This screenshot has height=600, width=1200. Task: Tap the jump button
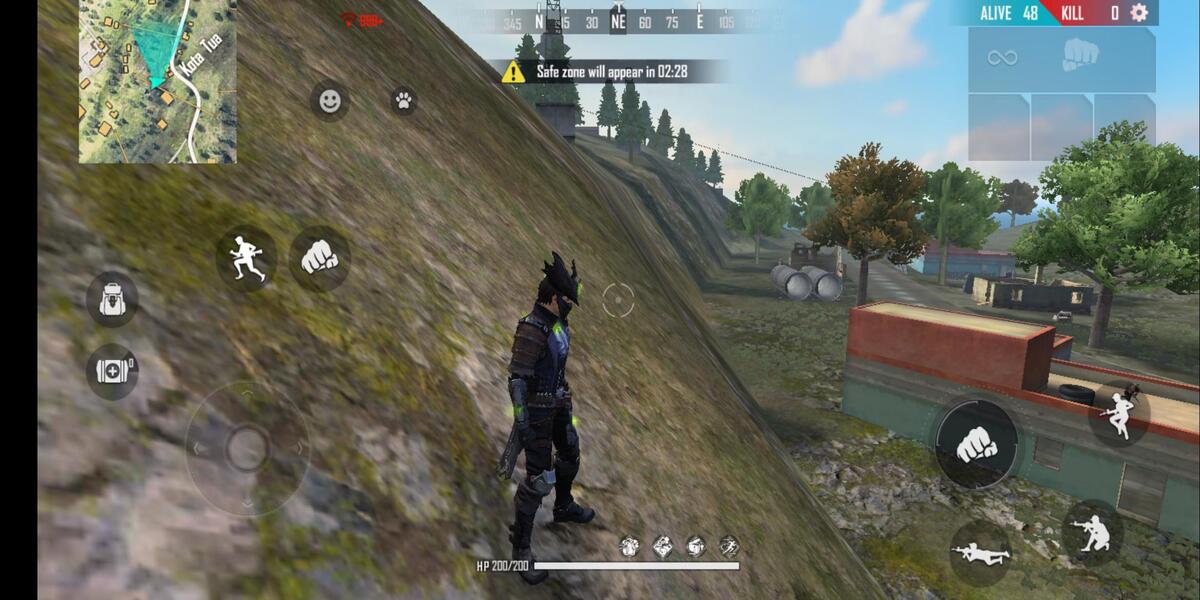click(1118, 413)
